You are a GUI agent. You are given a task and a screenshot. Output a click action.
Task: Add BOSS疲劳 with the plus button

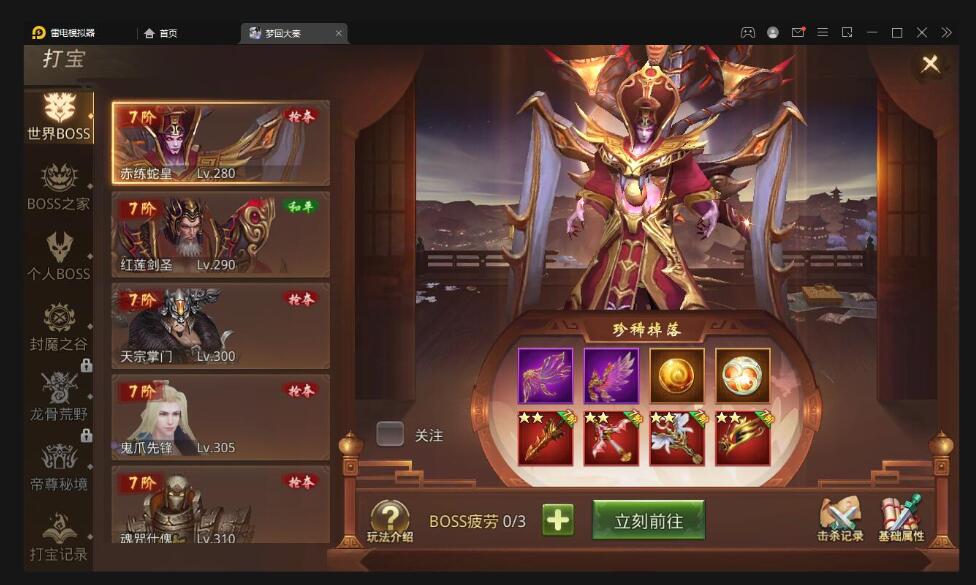point(558,520)
